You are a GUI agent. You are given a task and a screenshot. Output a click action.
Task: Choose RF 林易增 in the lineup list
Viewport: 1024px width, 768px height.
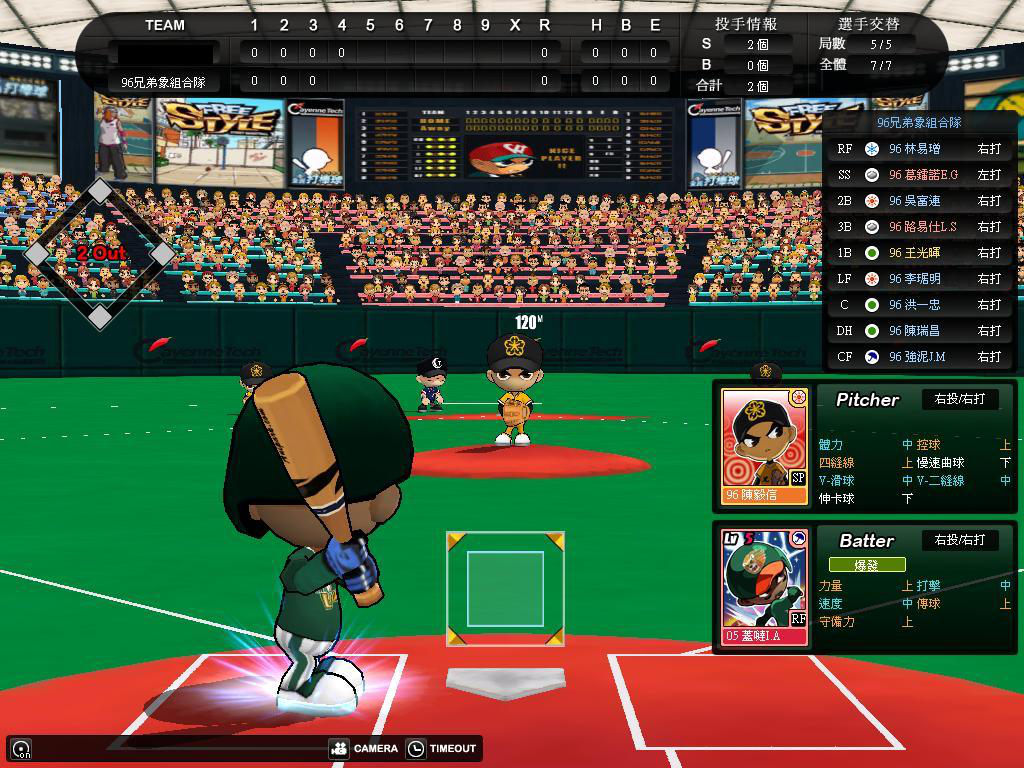click(920, 149)
